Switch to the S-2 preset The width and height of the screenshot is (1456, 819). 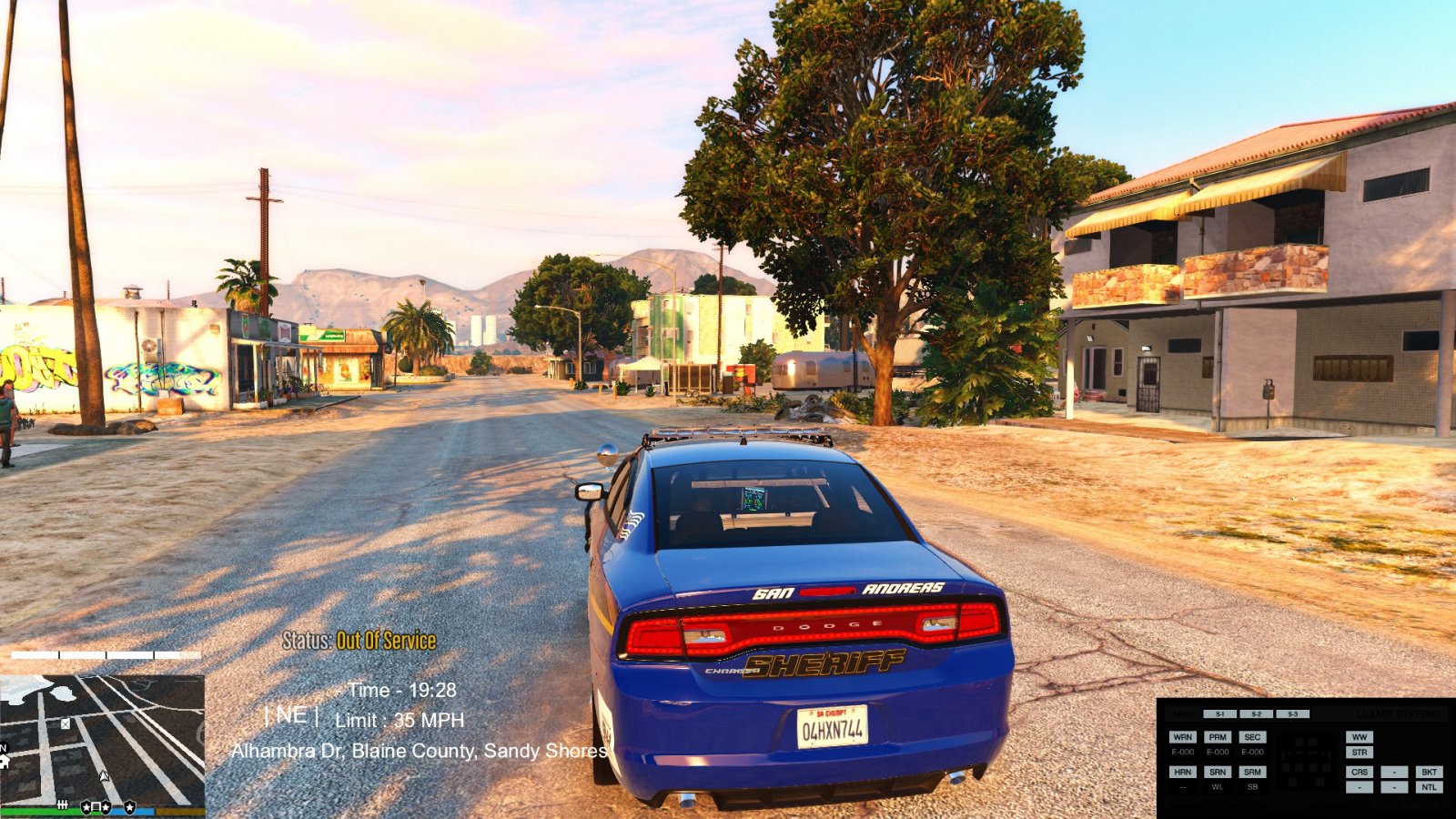[x=1256, y=714]
